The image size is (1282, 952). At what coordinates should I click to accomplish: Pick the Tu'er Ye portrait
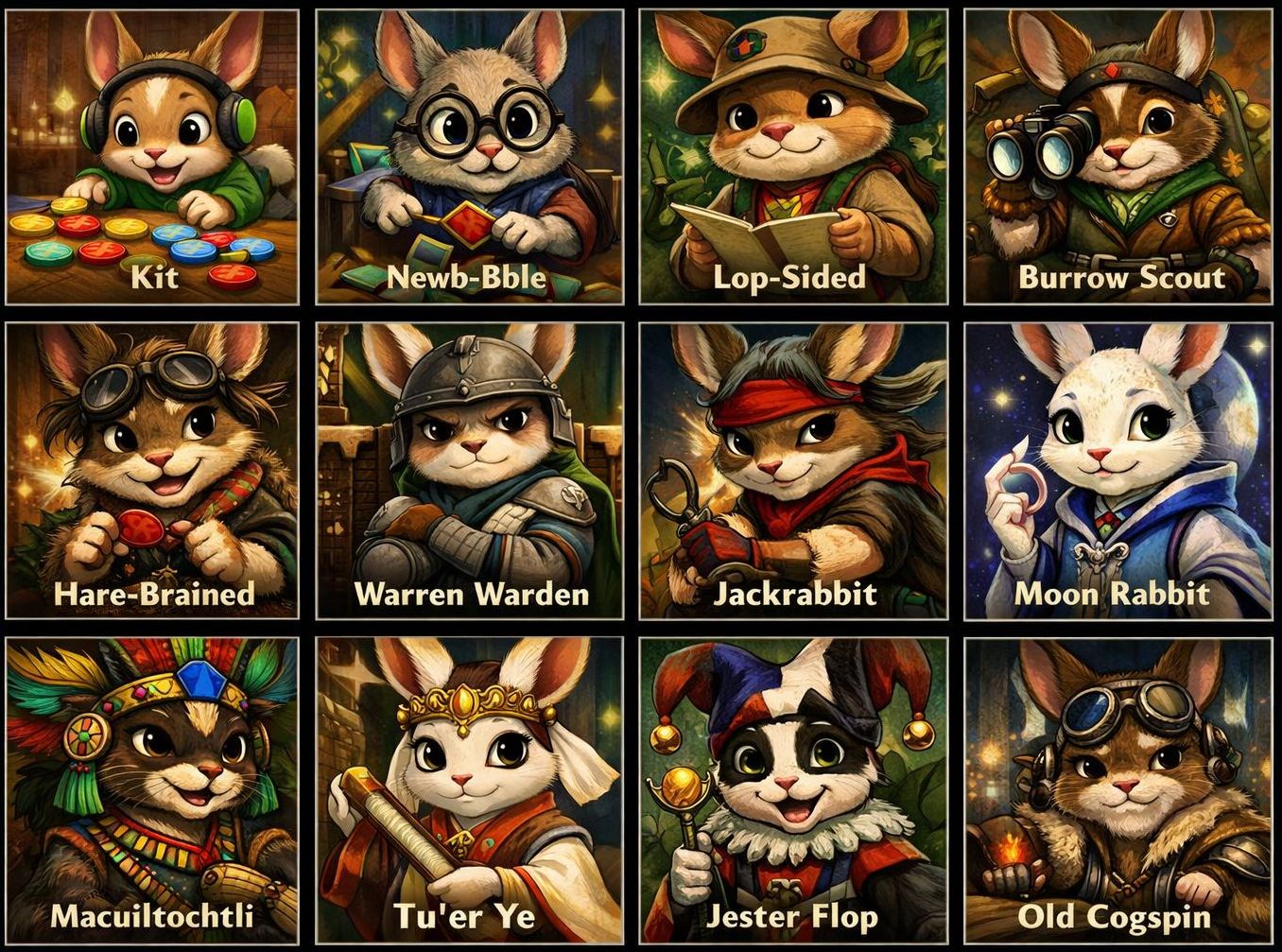tap(470, 789)
